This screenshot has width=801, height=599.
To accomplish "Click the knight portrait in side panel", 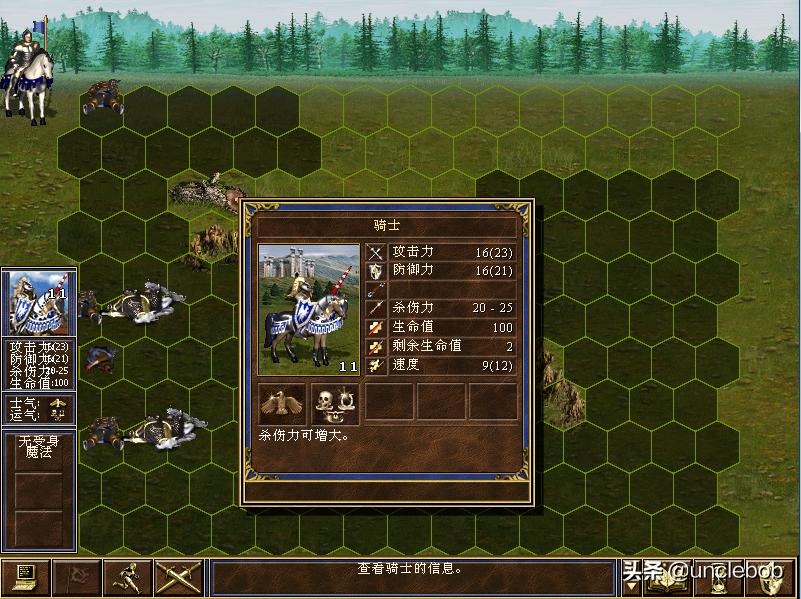I will (x=38, y=303).
